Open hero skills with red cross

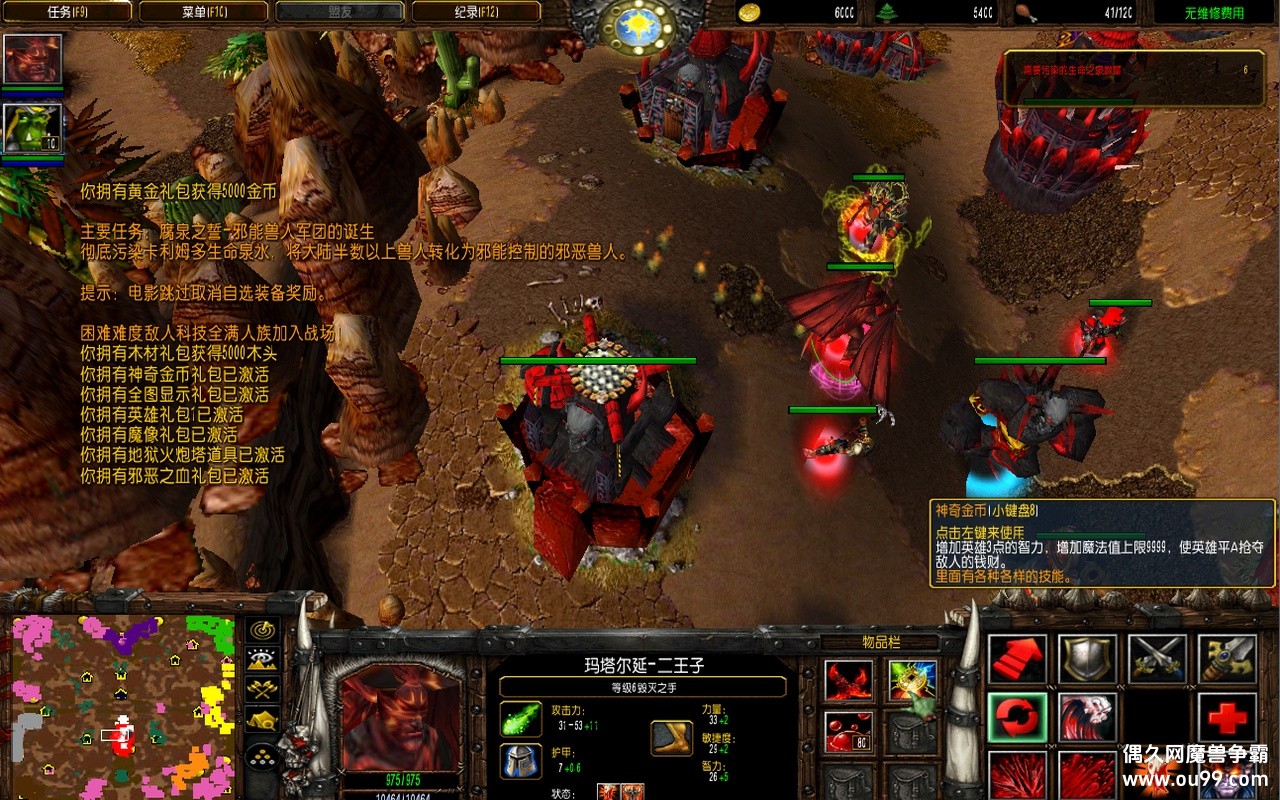click(x=1227, y=718)
